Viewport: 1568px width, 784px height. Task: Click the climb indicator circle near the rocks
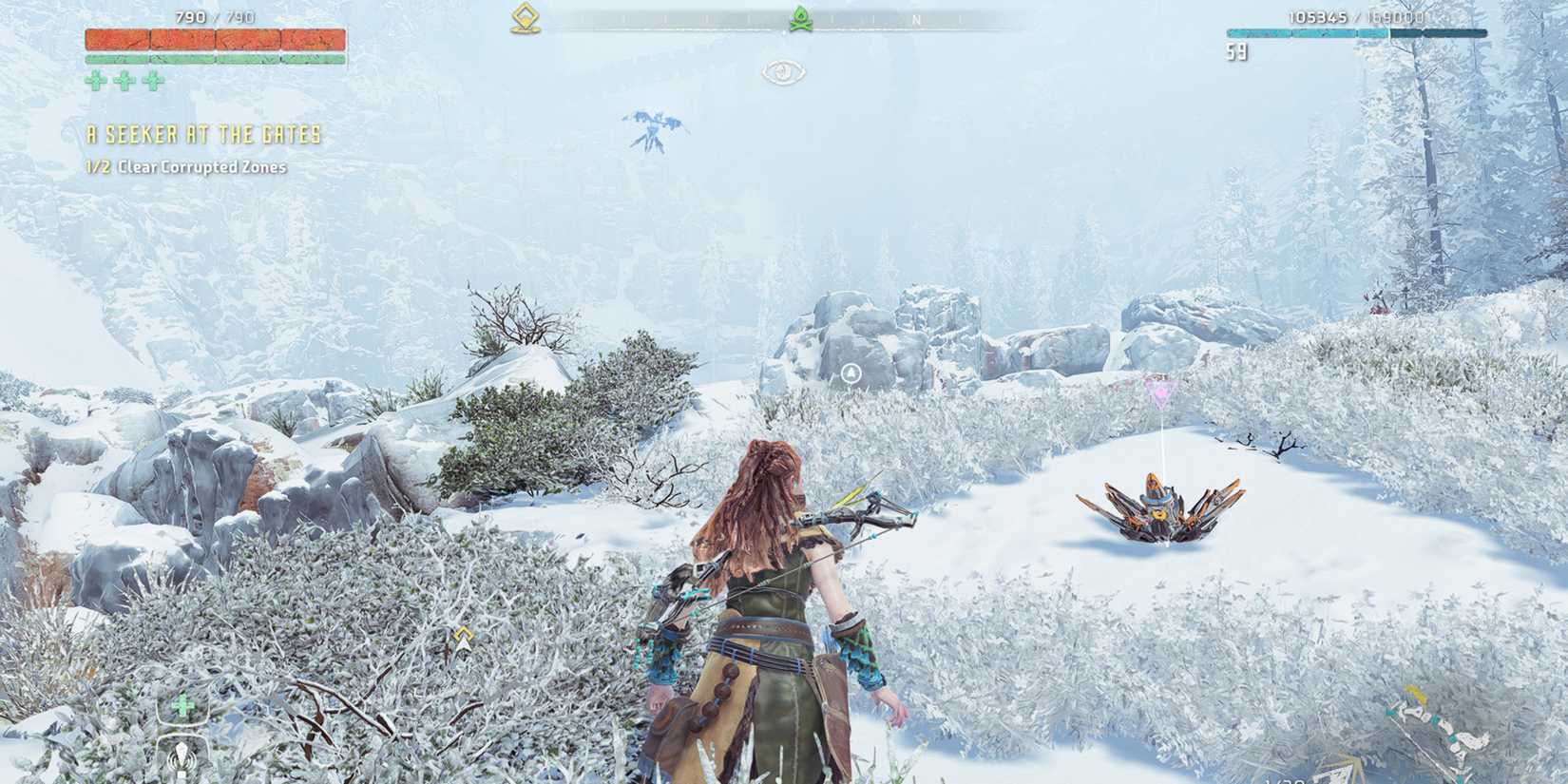click(851, 374)
